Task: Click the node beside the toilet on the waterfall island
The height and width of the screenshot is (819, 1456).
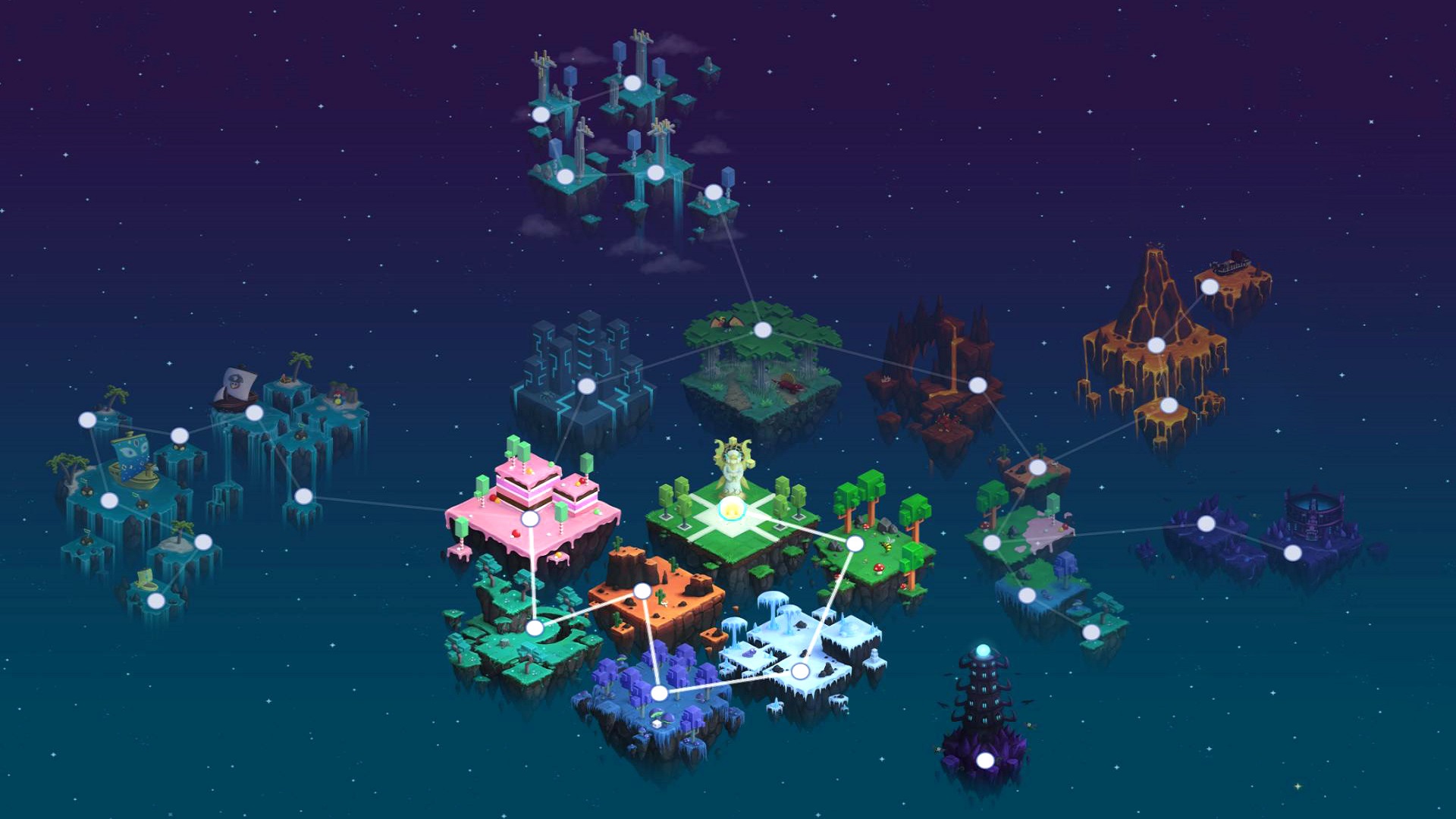Action: [x=156, y=601]
